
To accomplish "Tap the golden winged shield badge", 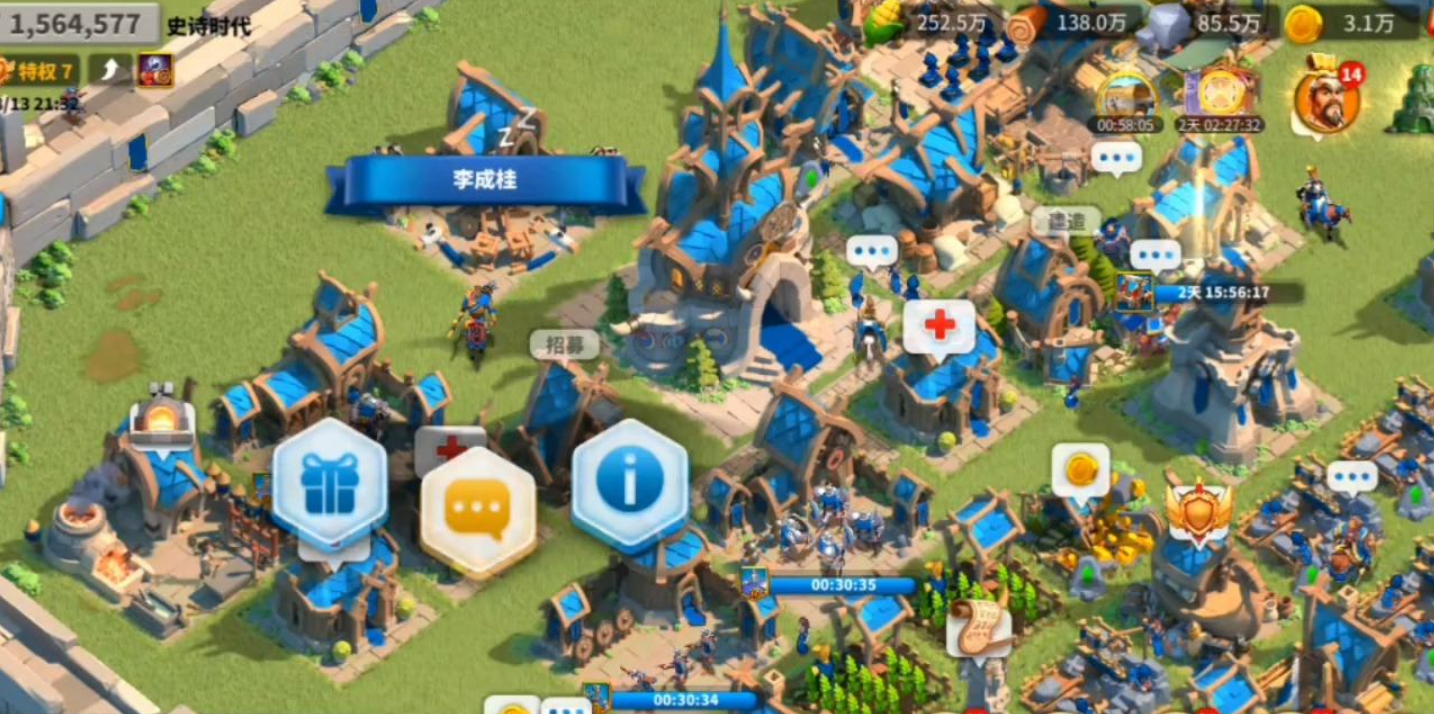I will point(1198,510).
